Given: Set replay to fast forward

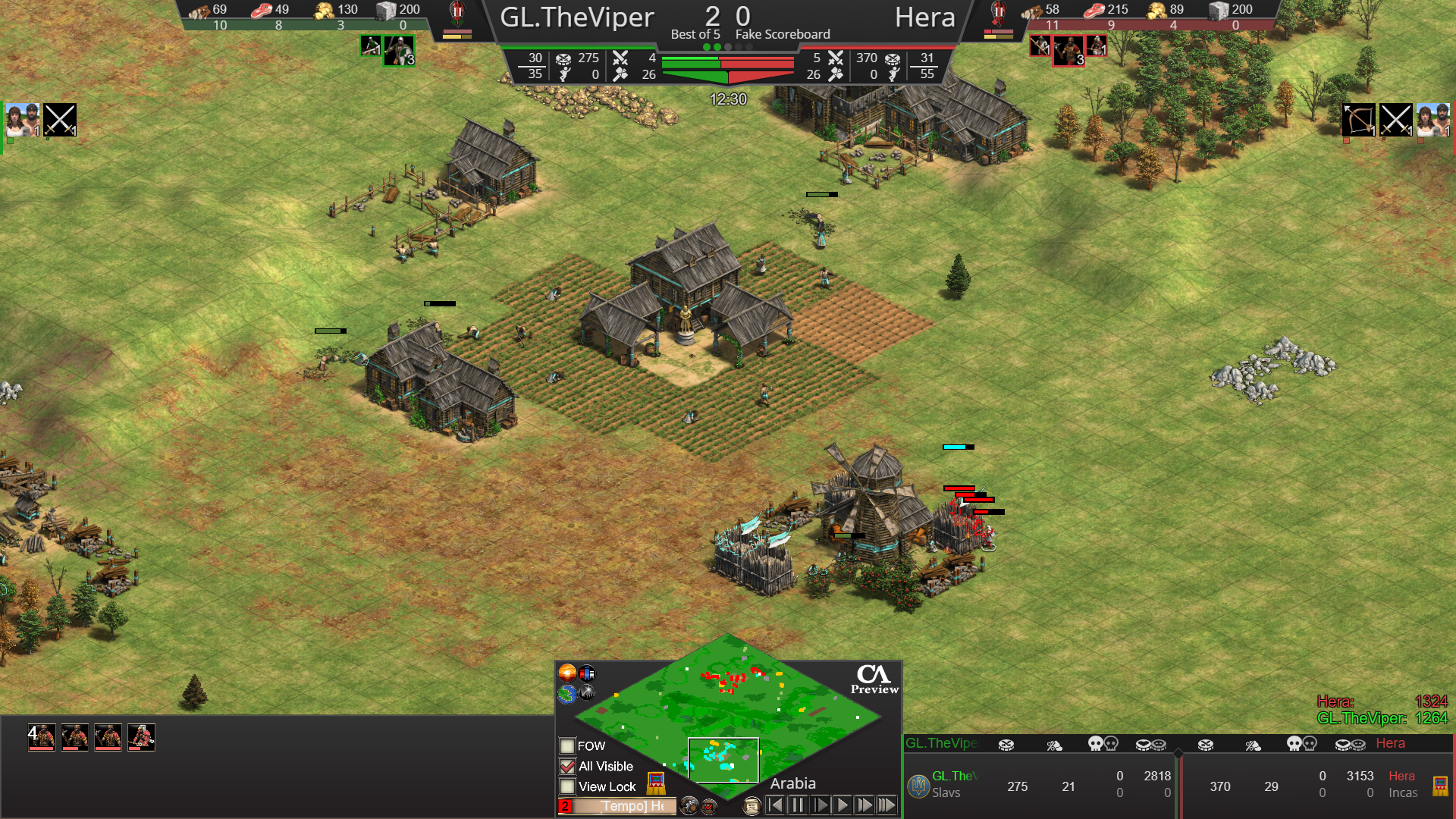Looking at the screenshot, I should click(x=864, y=805).
